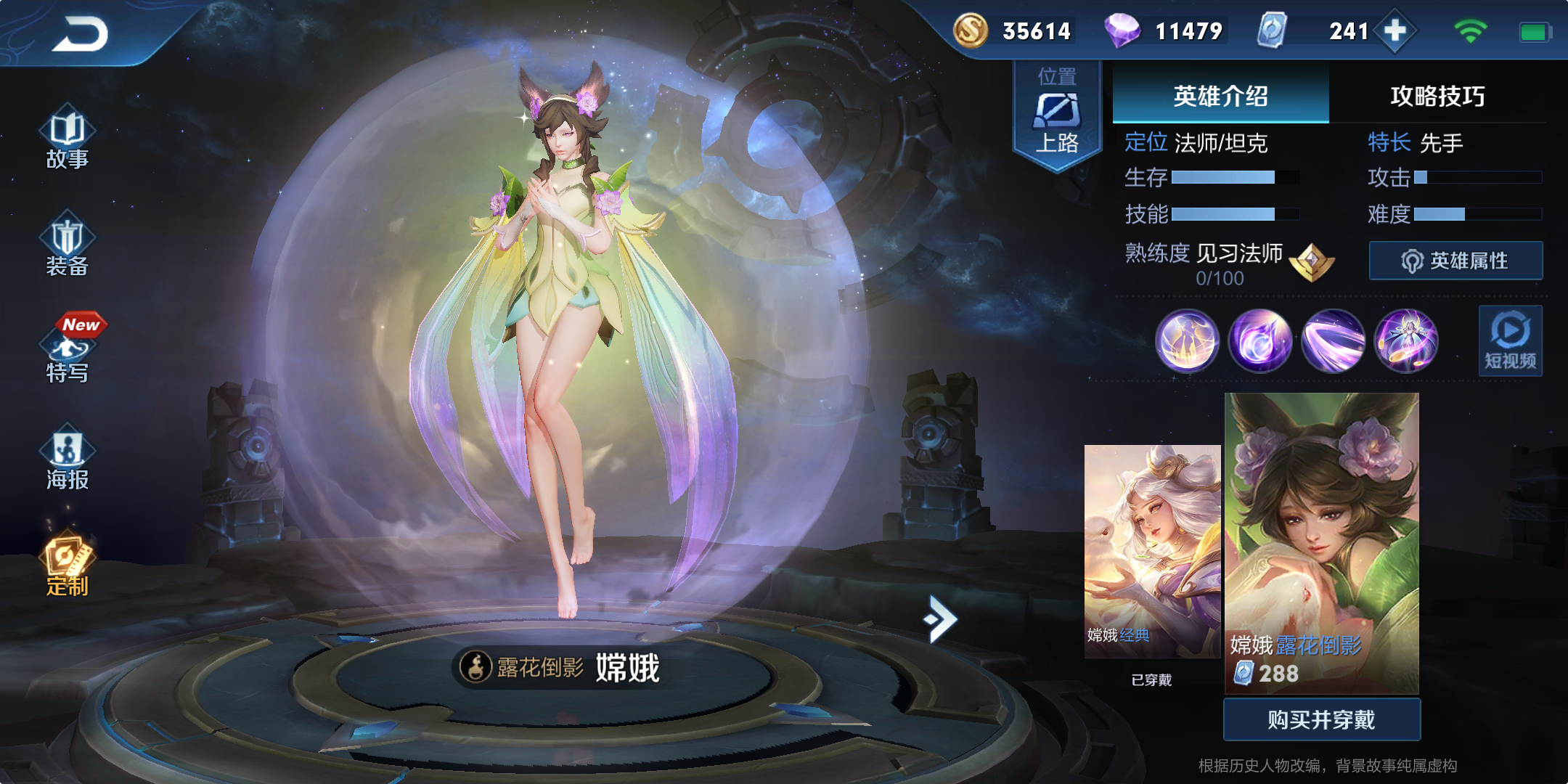Select the 英雄介绍 tab
This screenshot has width=1568, height=784.
[x=1220, y=94]
